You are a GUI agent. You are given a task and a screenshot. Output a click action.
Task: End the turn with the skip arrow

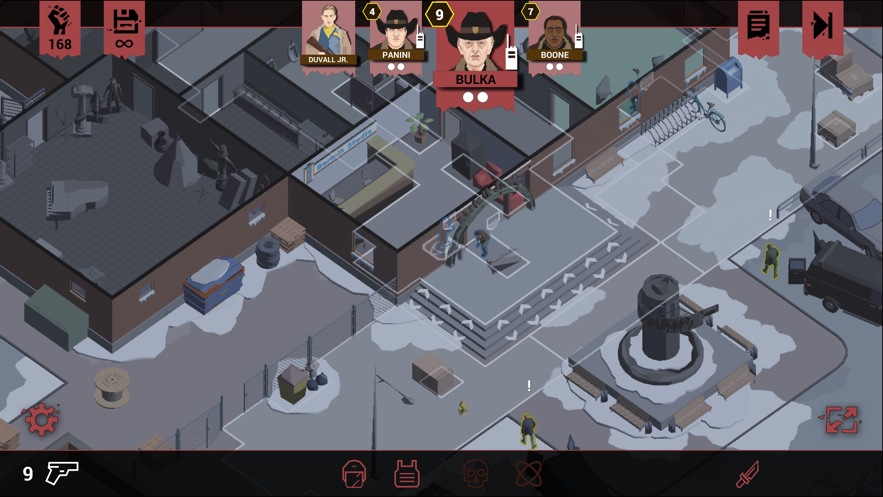(822, 26)
